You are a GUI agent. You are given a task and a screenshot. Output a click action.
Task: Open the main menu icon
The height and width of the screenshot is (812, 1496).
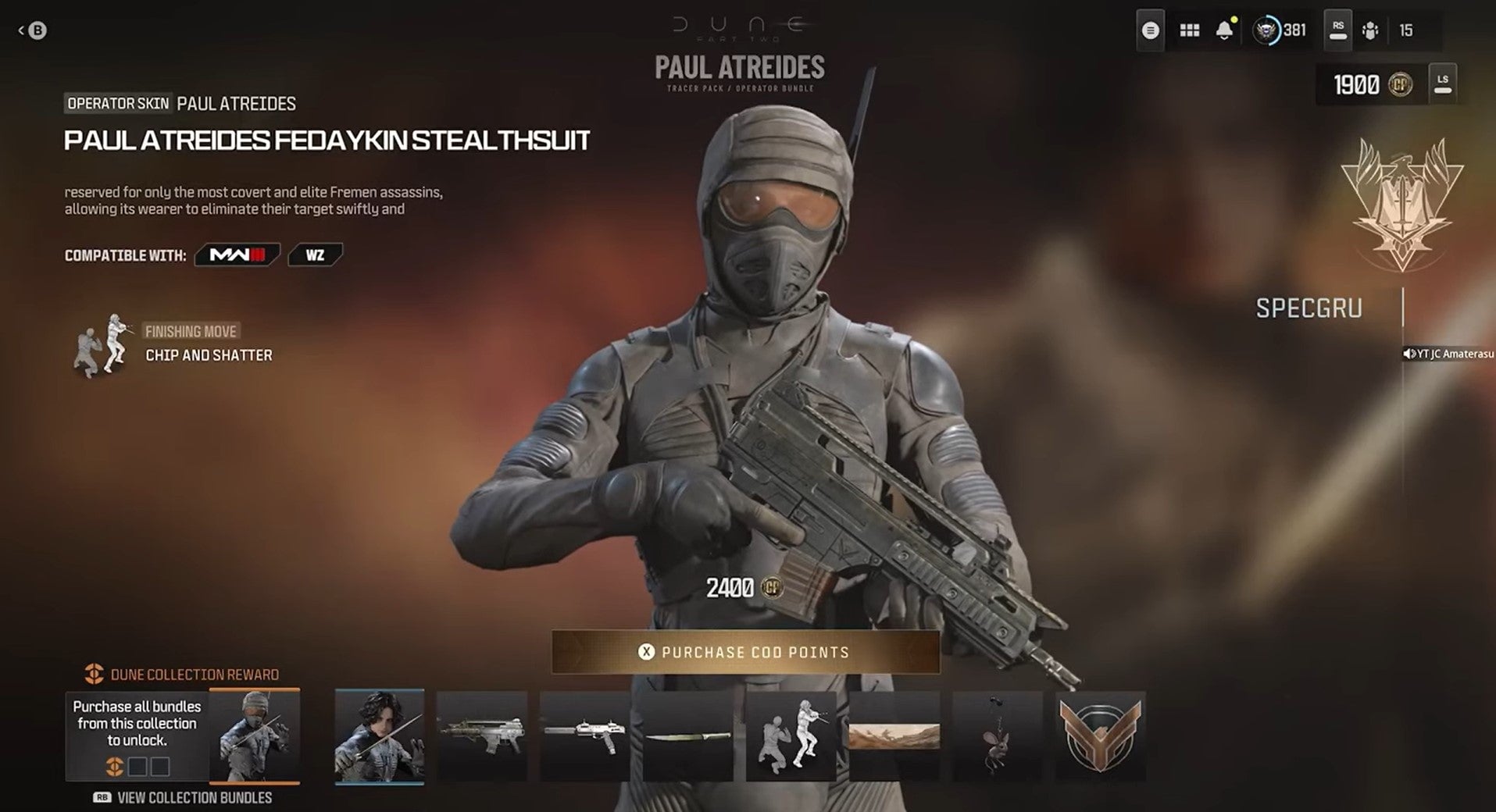point(1149,29)
